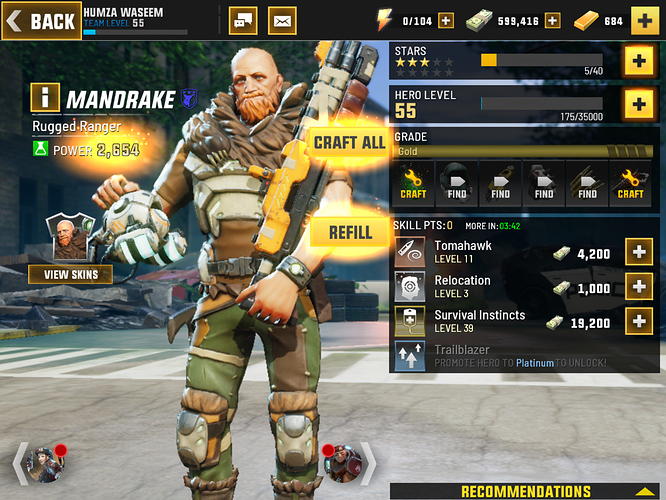
Task: Upgrade the Tomahawk skill
Action: (639, 253)
